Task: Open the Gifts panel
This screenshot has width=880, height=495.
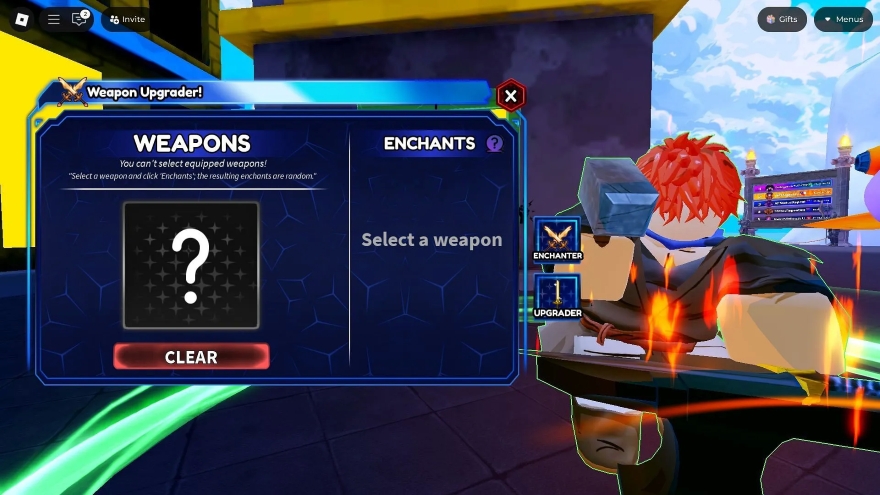Action: (781, 19)
